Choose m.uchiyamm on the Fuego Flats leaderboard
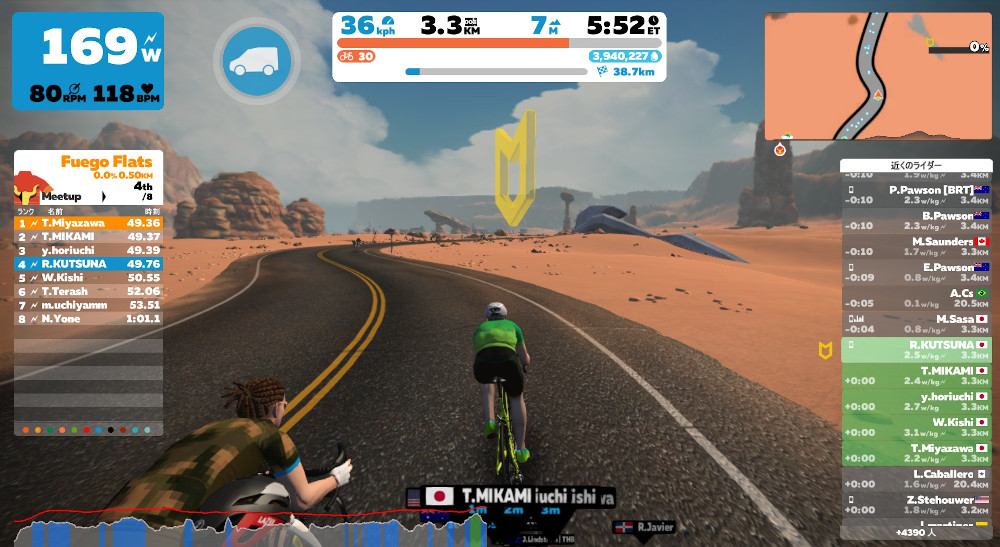 pos(88,305)
